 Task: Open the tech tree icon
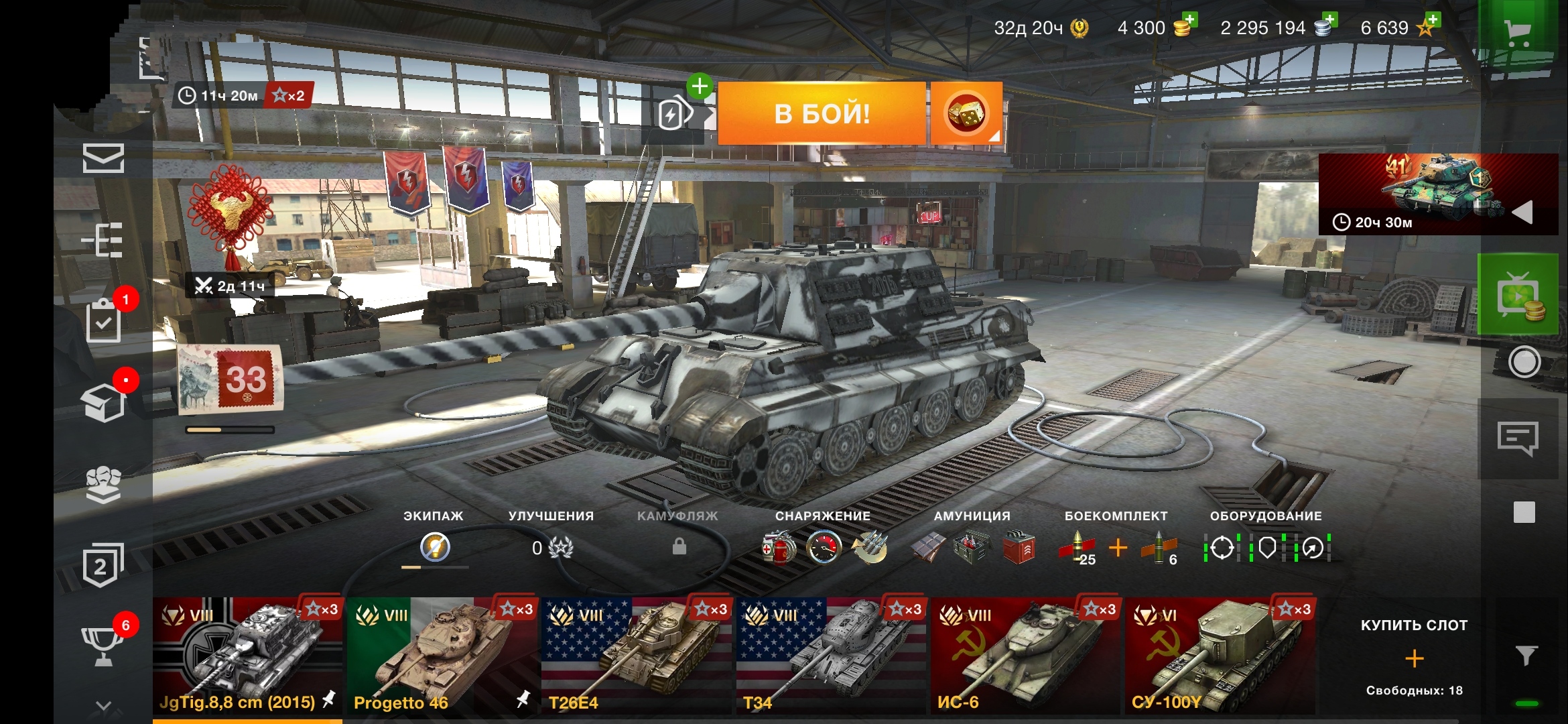pos(103,239)
